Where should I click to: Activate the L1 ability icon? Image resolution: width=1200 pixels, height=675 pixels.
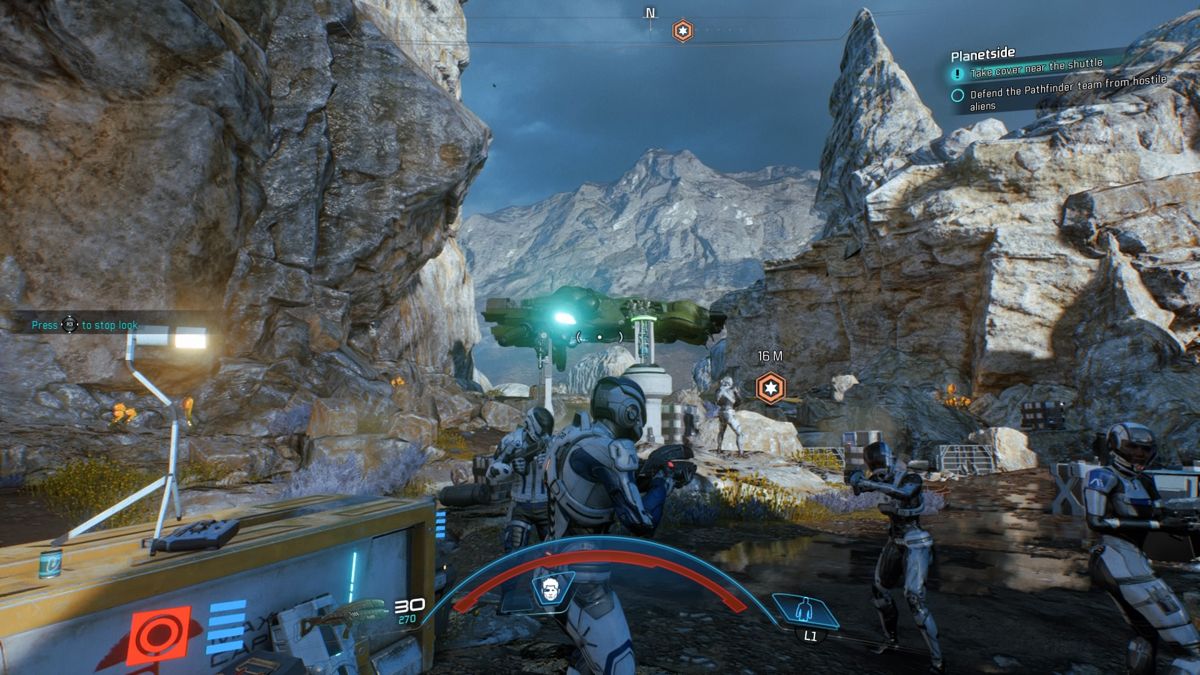coord(805,610)
